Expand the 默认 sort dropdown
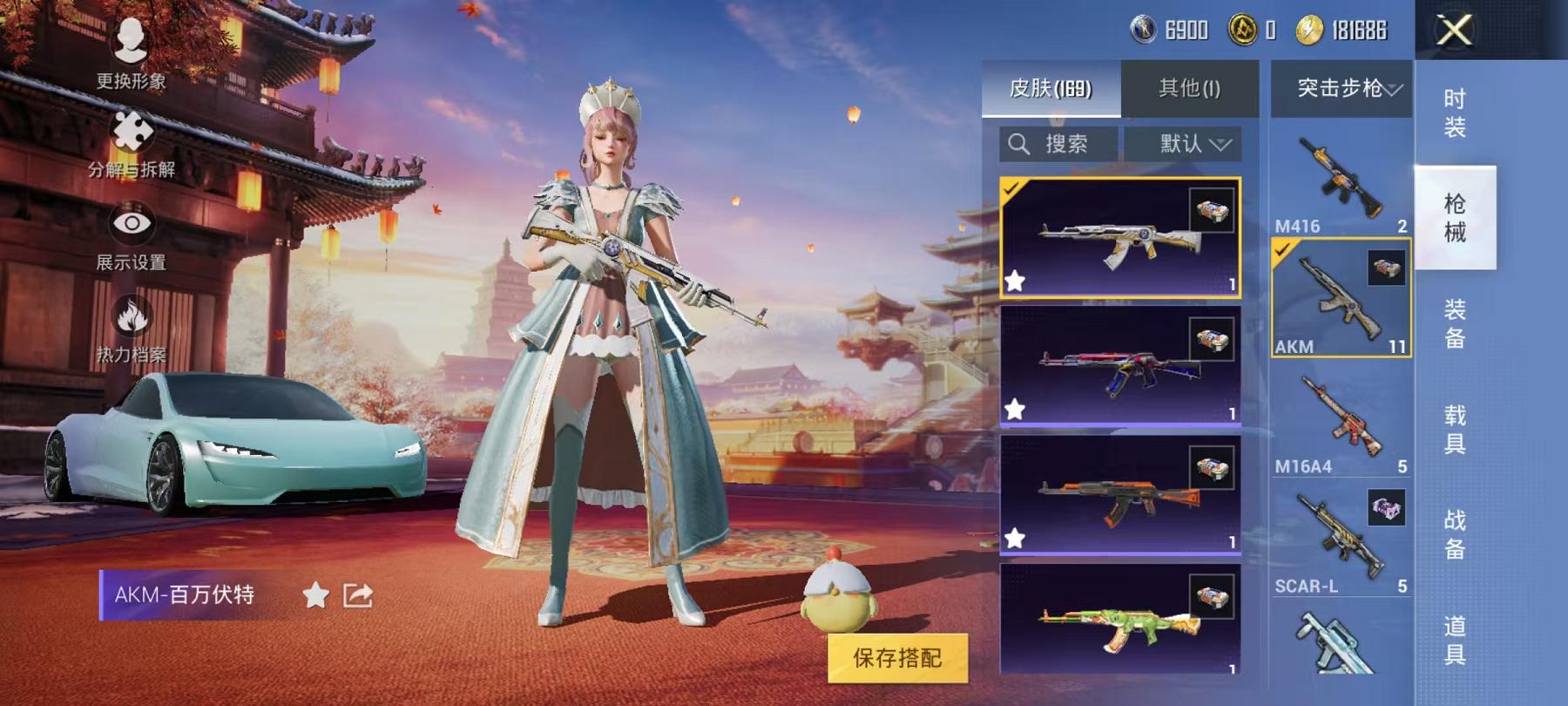1568x706 pixels. pos(1182,144)
